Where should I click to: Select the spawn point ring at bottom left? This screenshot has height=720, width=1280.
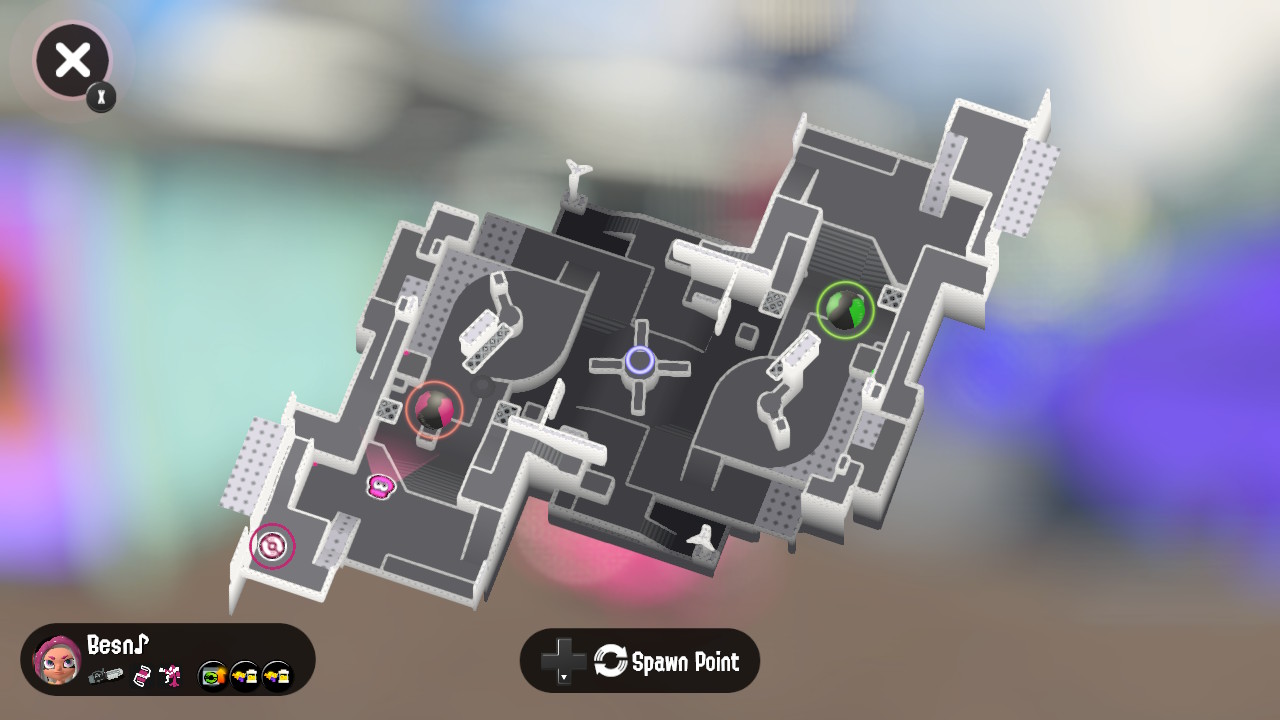(270, 546)
